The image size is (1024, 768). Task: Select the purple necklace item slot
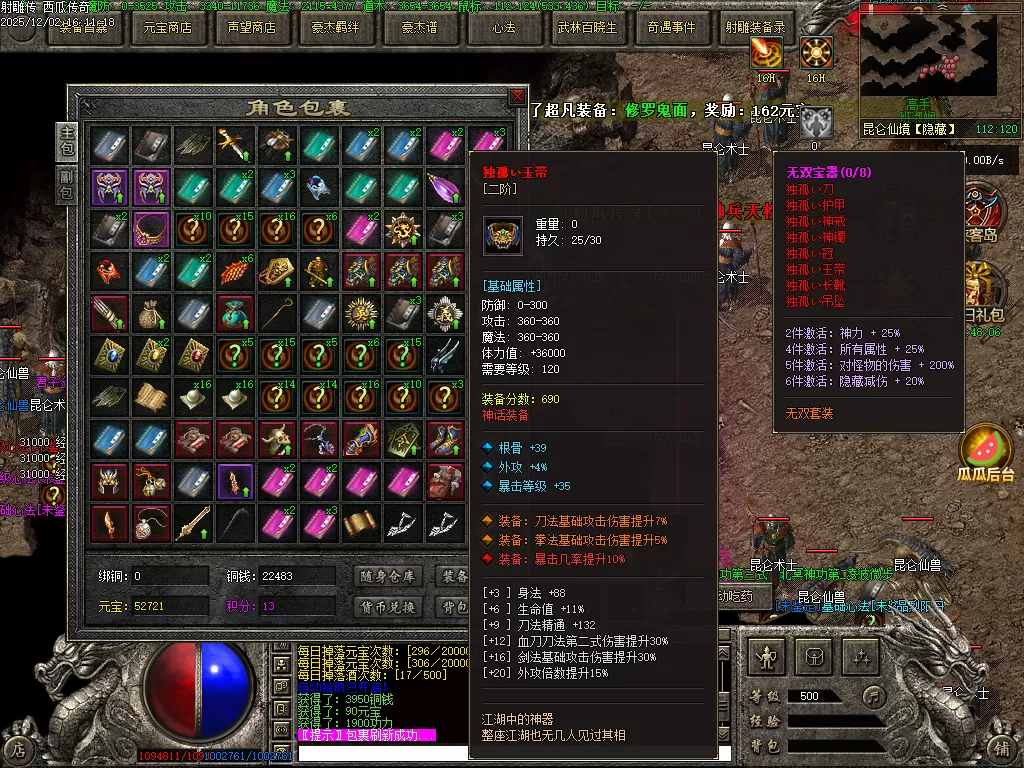tap(152, 228)
